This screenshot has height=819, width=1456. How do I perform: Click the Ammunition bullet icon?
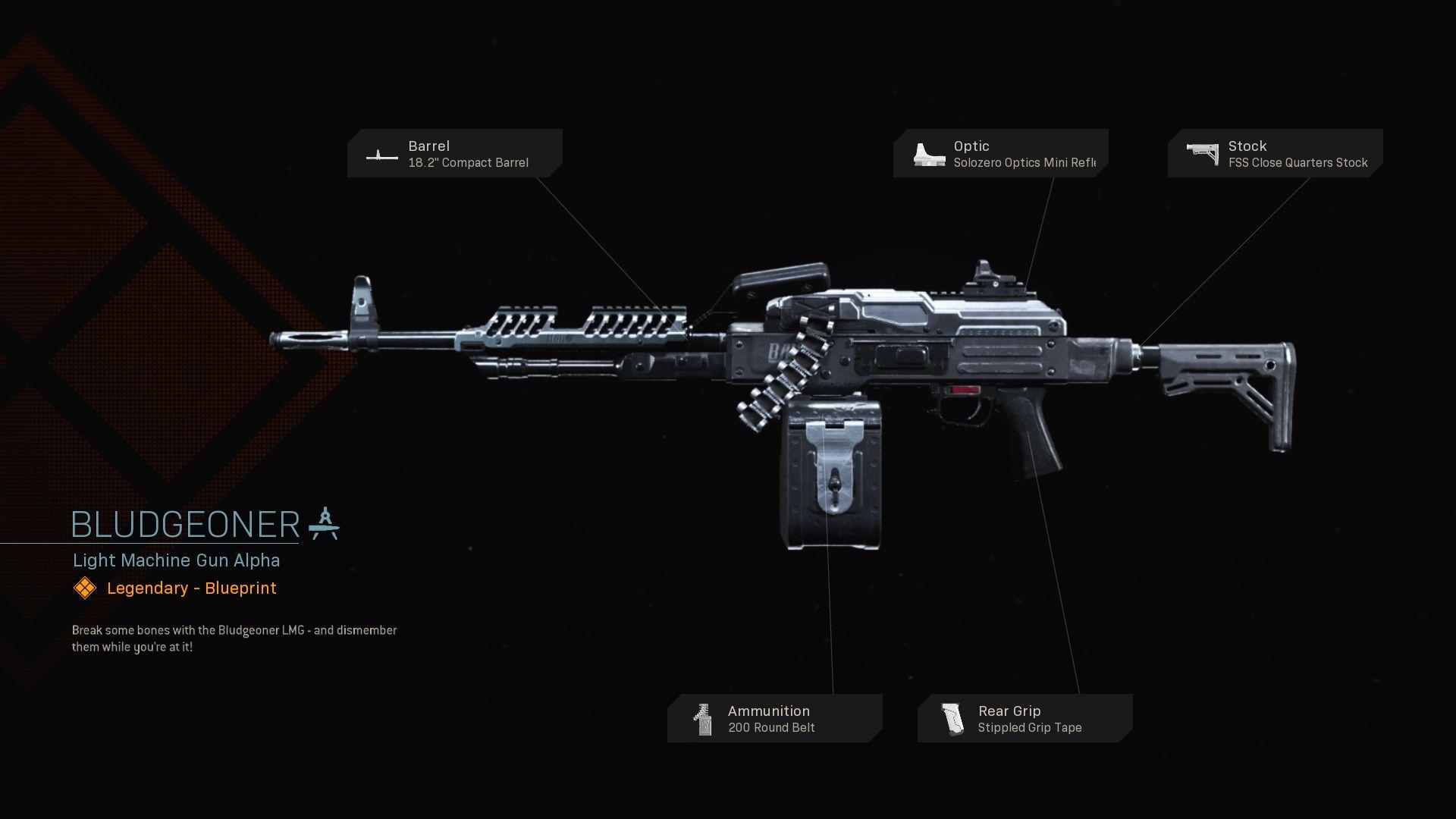tap(701, 718)
